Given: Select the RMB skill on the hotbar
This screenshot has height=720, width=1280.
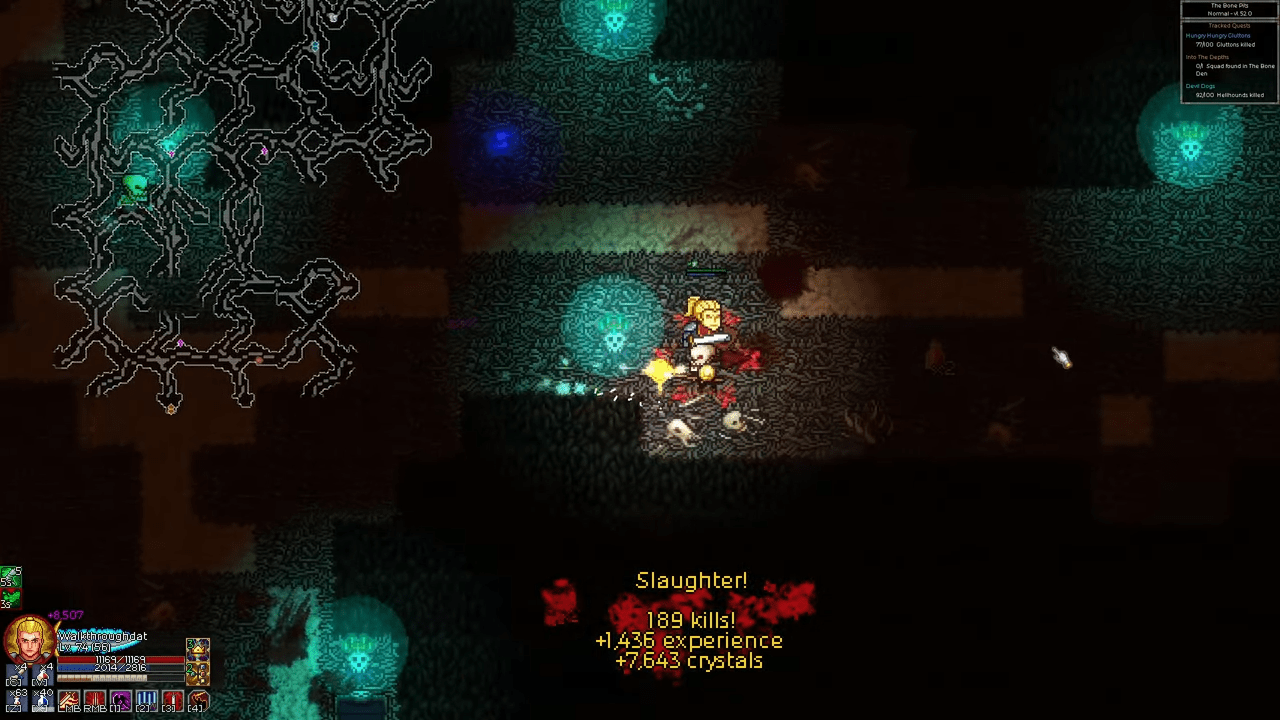Looking at the screenshot, I should [93, 700].
